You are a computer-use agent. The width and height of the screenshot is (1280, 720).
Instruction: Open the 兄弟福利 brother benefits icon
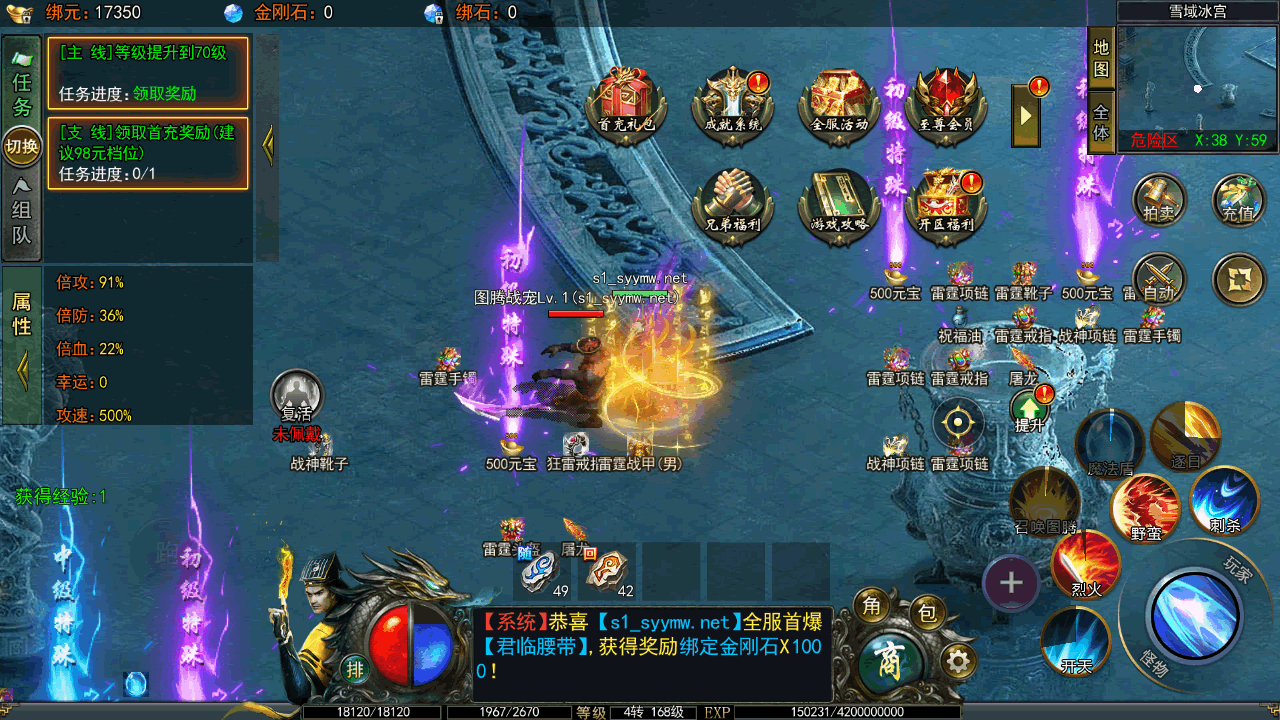[733, 201]
